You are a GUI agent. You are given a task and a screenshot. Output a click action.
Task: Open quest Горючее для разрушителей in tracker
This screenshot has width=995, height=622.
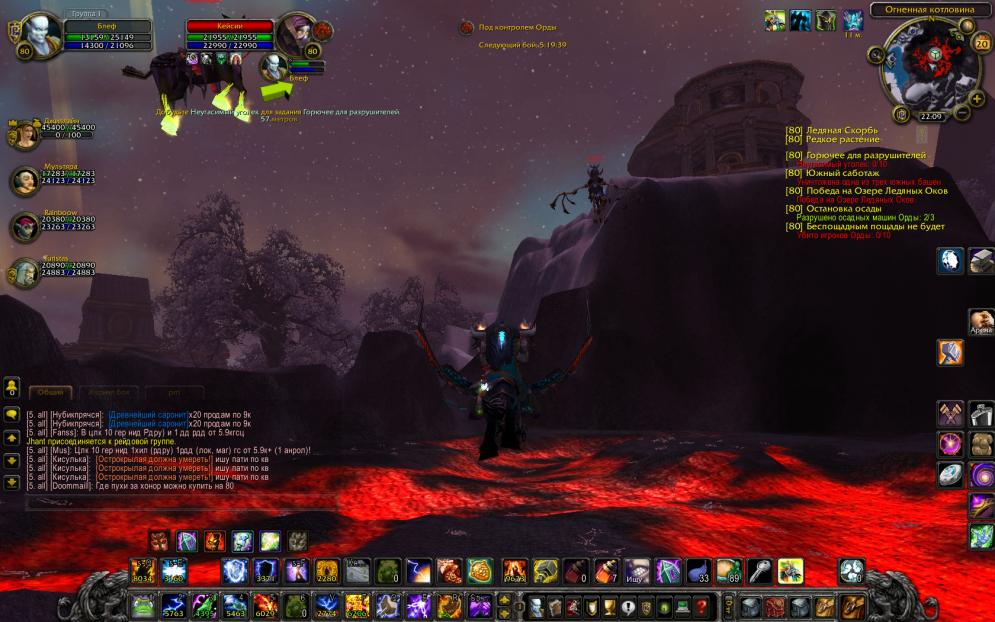(x=866, y=156)
